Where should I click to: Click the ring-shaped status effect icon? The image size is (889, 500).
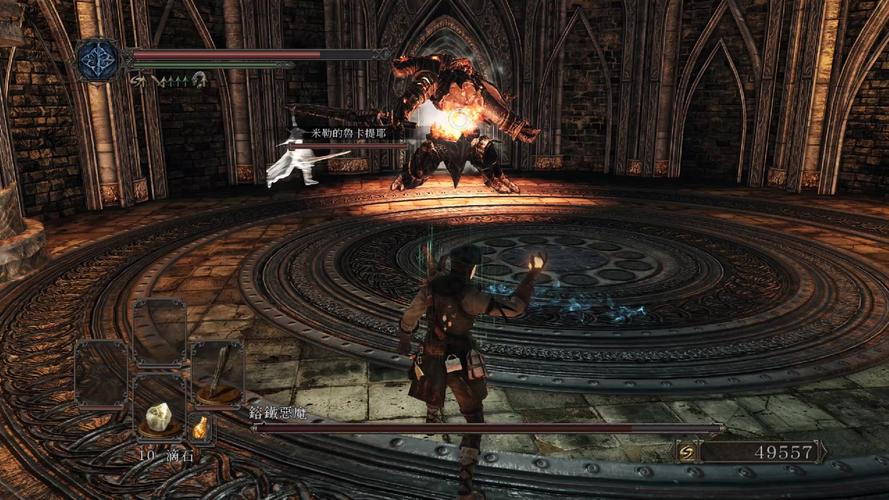(200, 79)
